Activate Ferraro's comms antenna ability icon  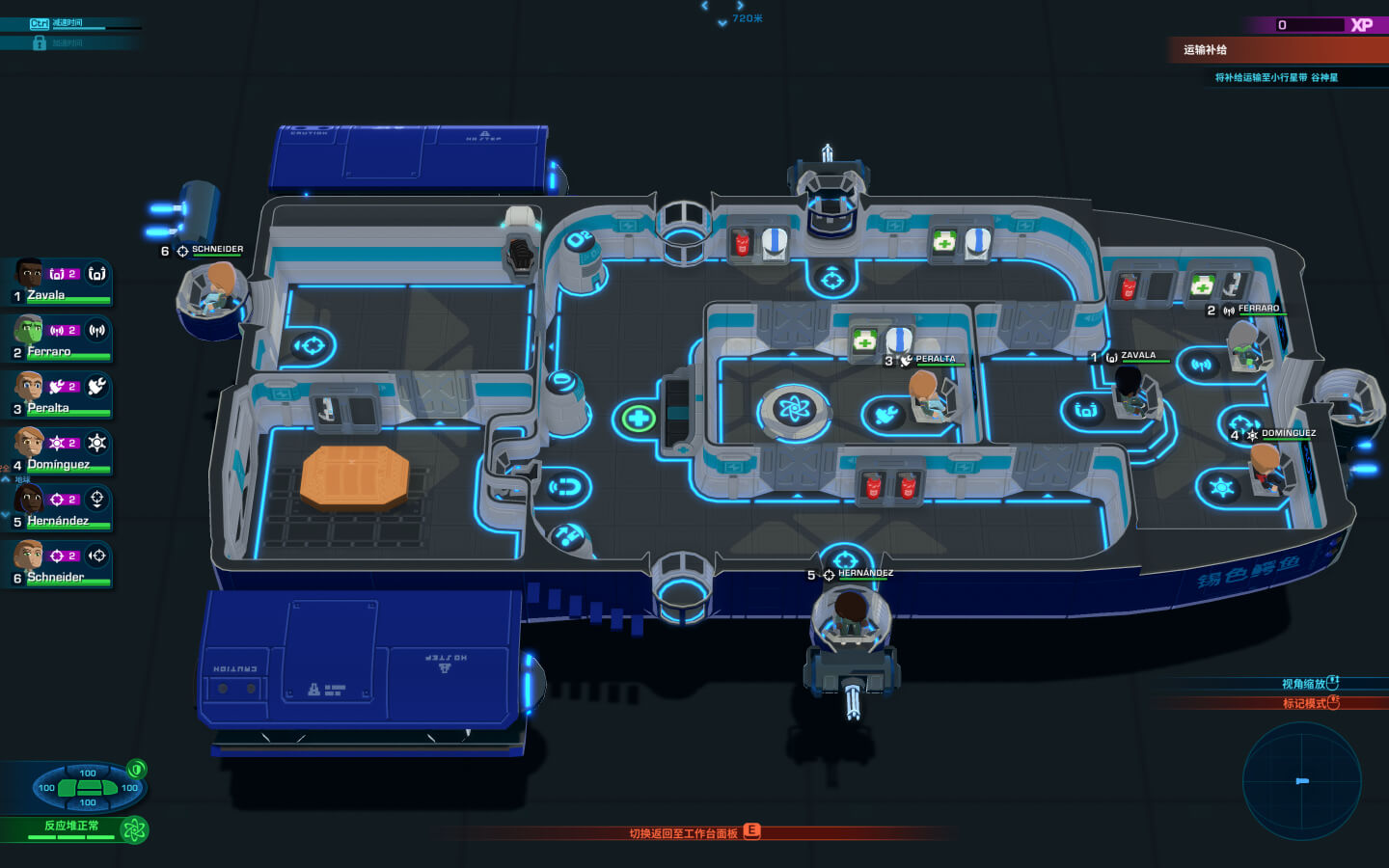[x=97, y=331]
